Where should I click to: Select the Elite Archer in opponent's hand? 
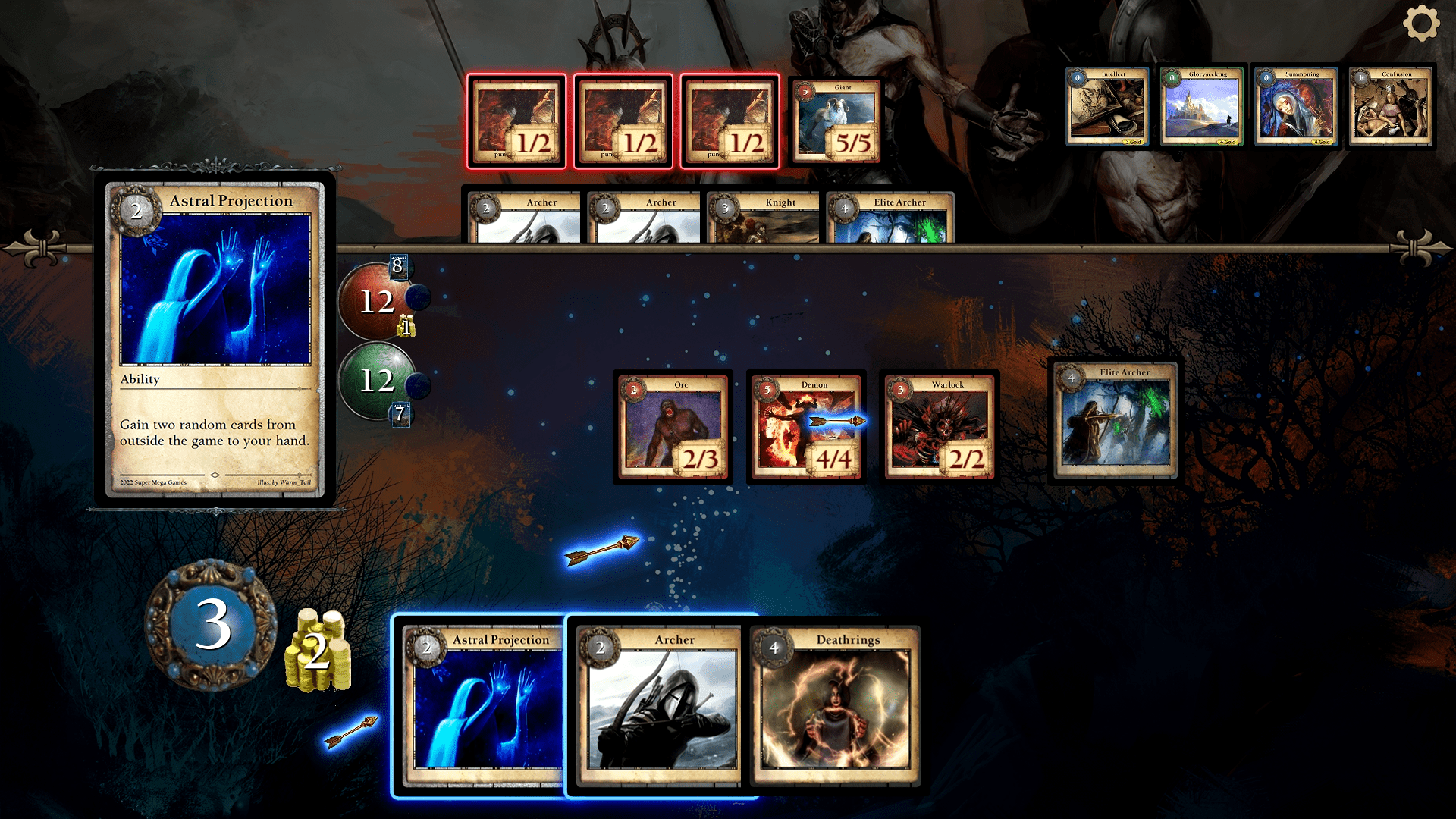pyautogui.click(x=890, y=218)
